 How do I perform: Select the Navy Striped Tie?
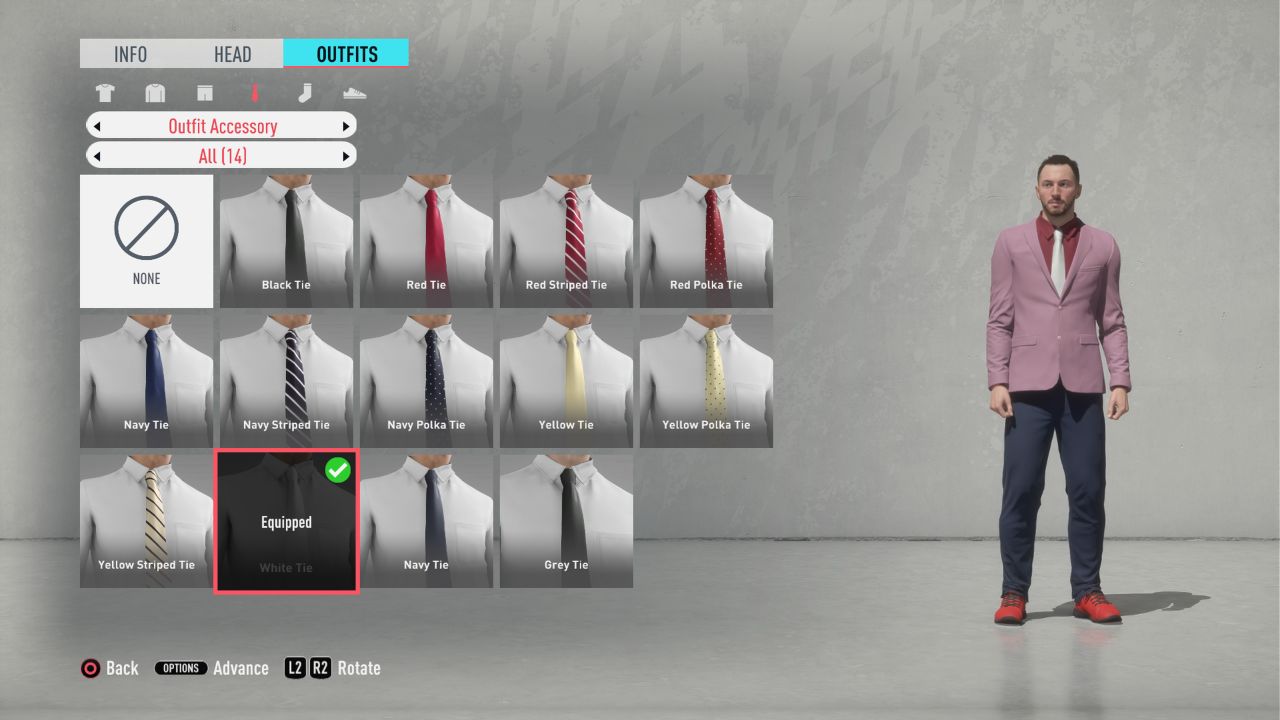click(286, 381)
